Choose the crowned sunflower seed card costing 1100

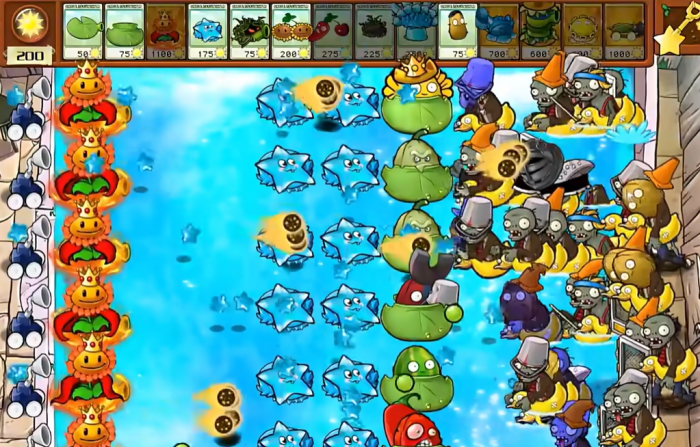[x=165, y=30]
